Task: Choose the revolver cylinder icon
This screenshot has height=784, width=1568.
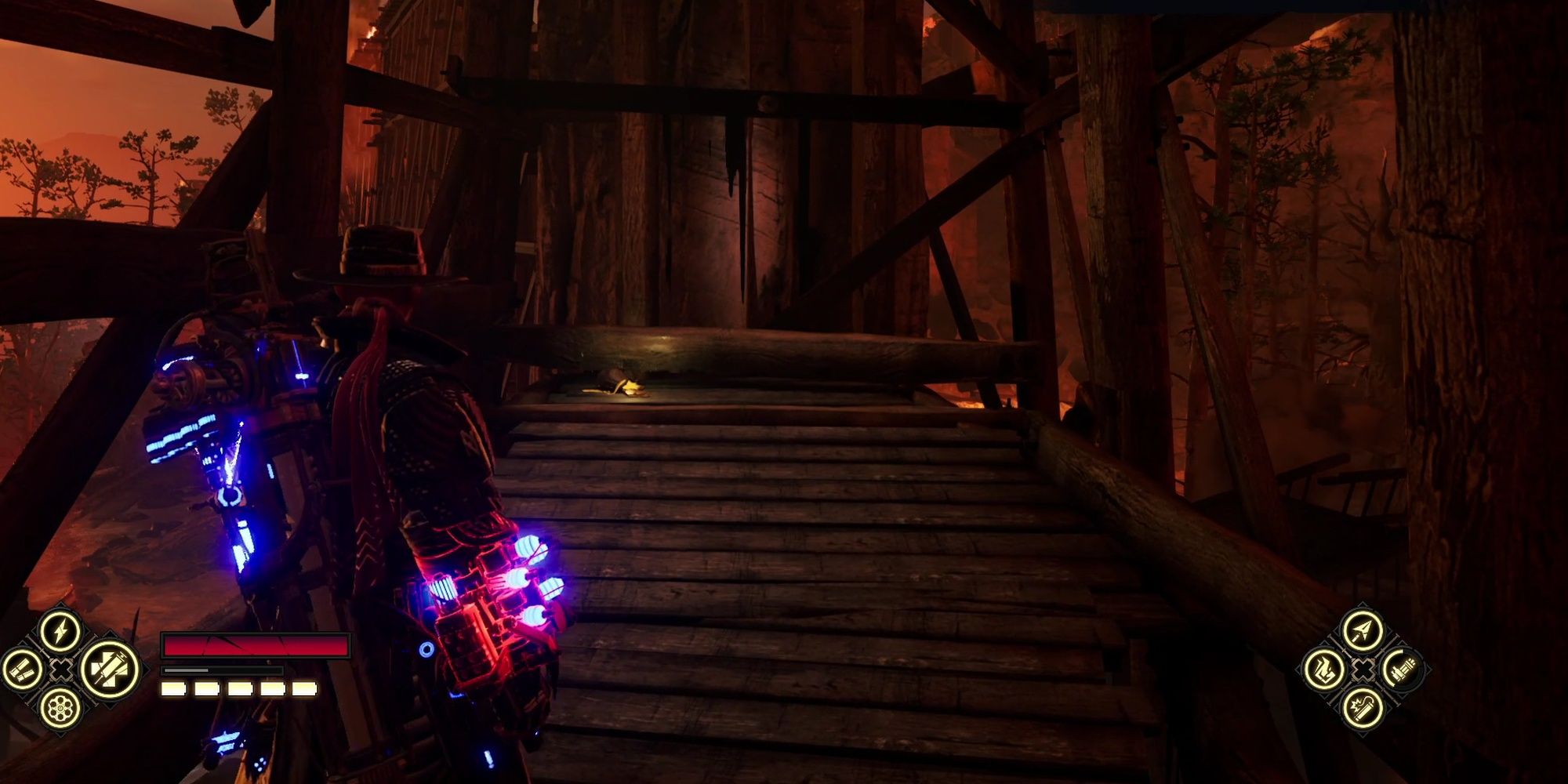Action: [60, 710]
